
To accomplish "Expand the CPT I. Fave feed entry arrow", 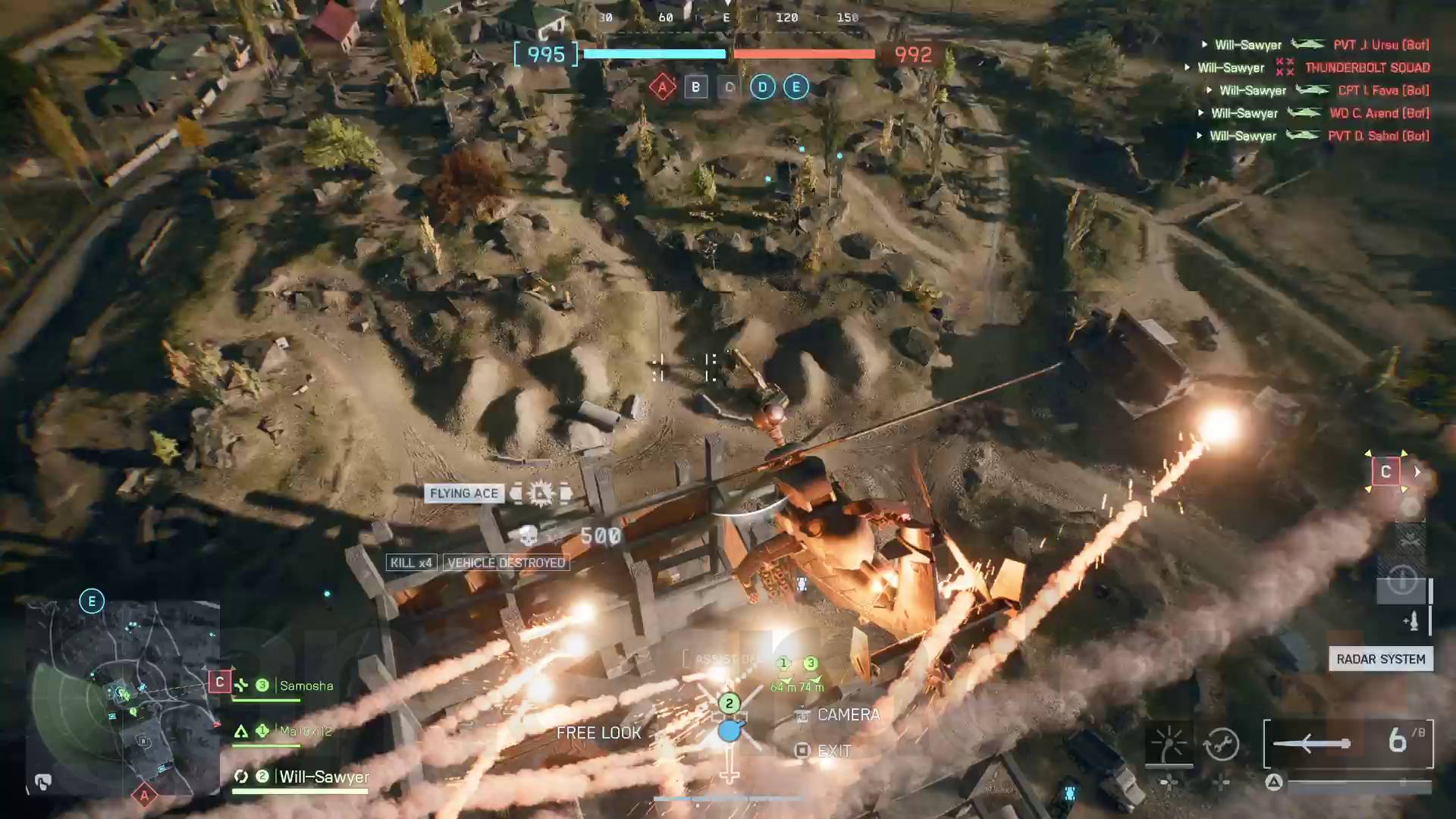I will click(1210, 89).
